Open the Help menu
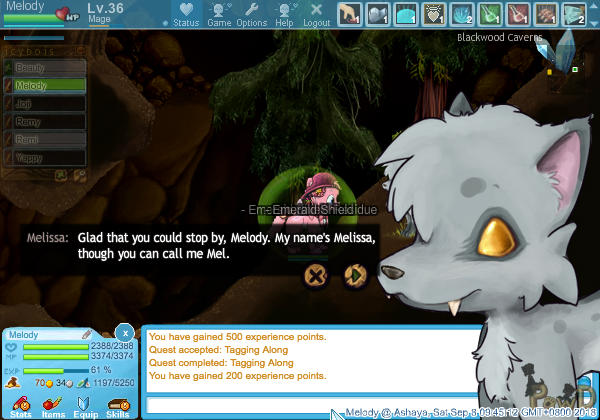Viewport: 600px width, 420px height. (284, 14)
